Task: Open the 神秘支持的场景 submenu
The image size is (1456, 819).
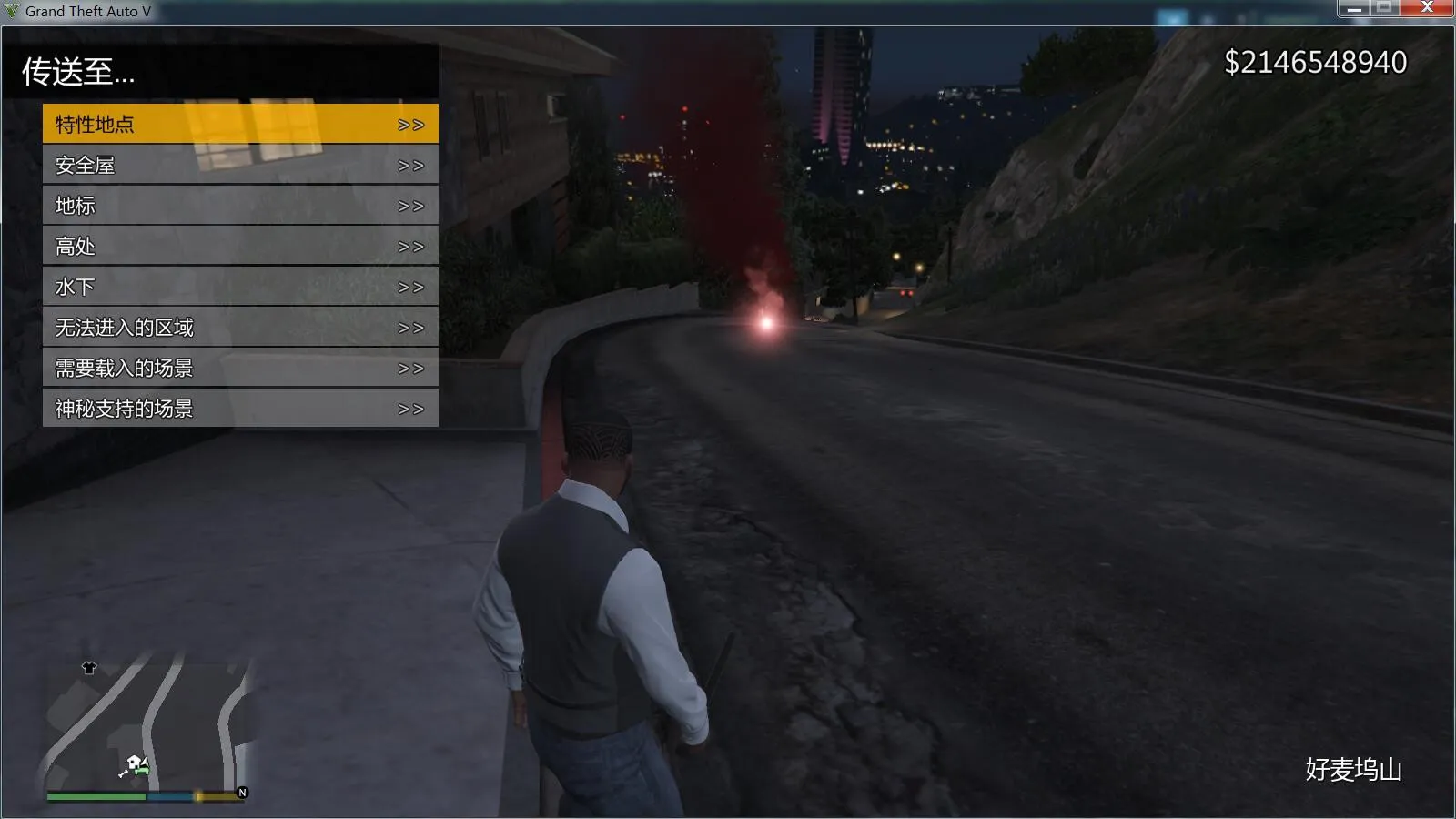Action: [x=123, y=409]
